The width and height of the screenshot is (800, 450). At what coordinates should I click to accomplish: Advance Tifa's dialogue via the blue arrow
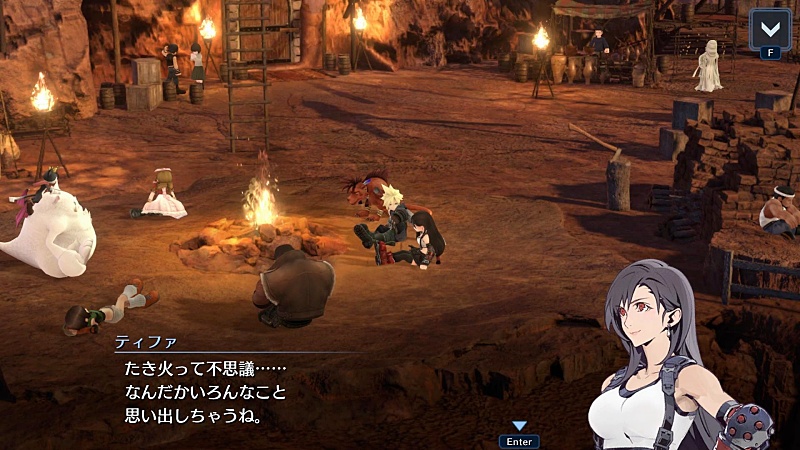click(519, 426)
